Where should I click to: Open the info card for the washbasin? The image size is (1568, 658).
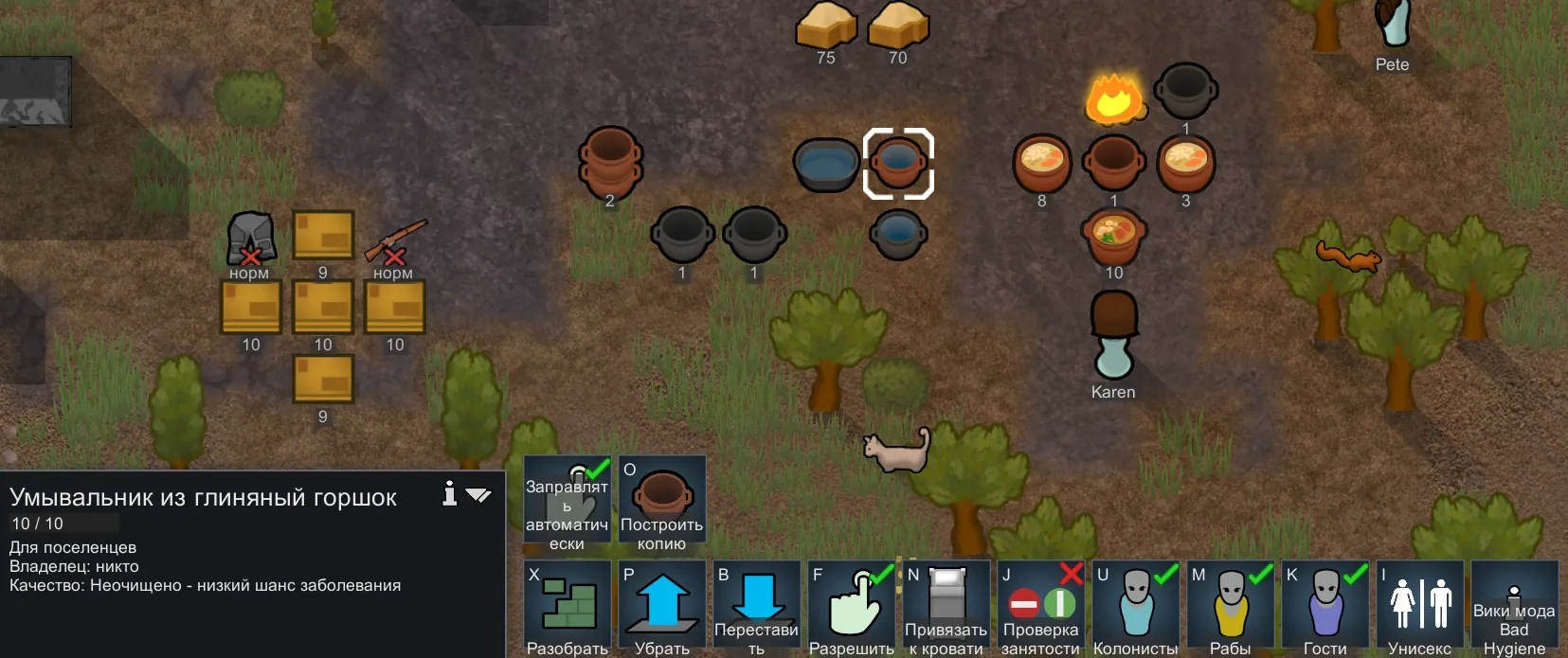pyautogui.click(x=450, y=493)
